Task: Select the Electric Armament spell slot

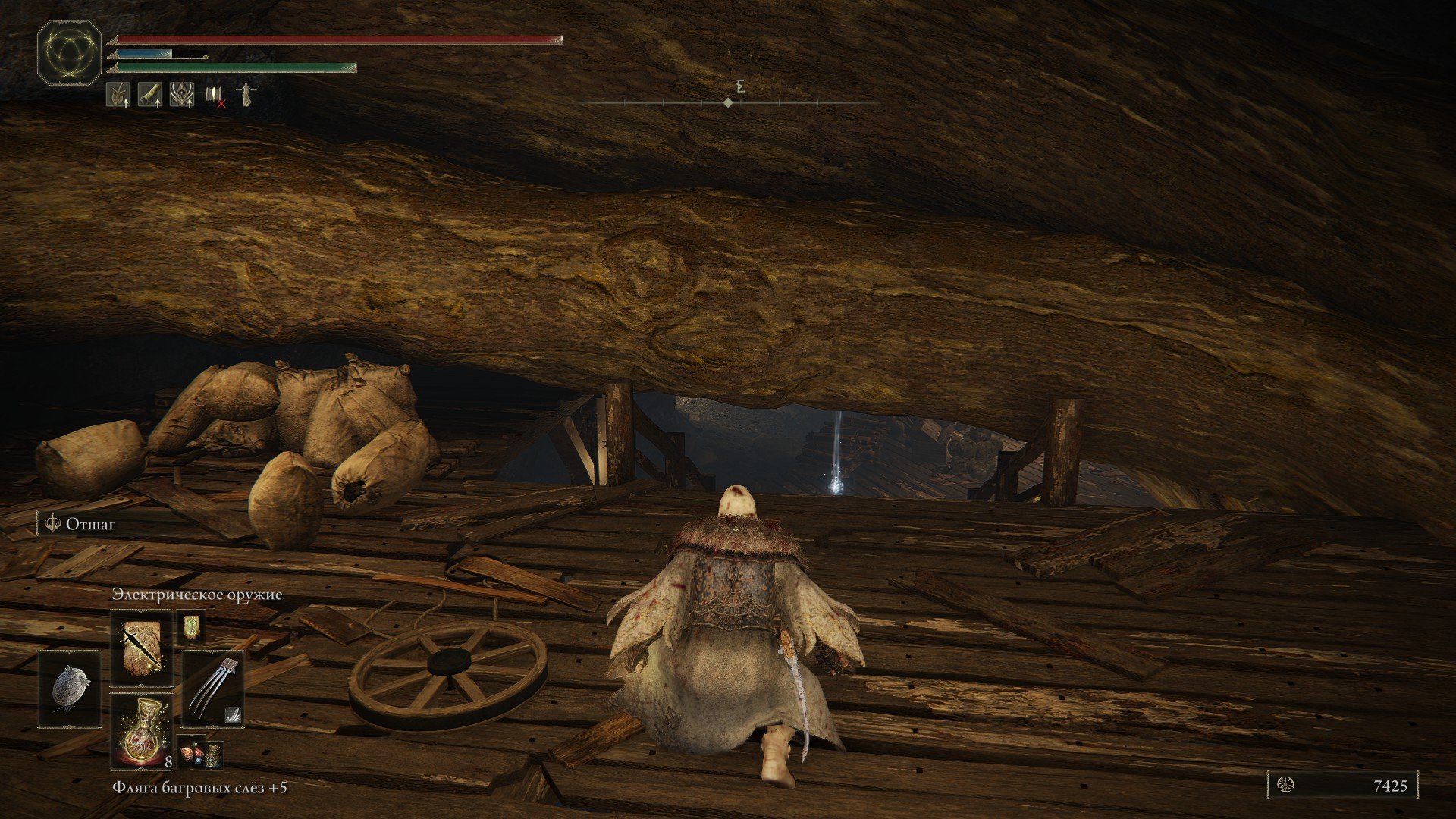Action: coord(142,647)
